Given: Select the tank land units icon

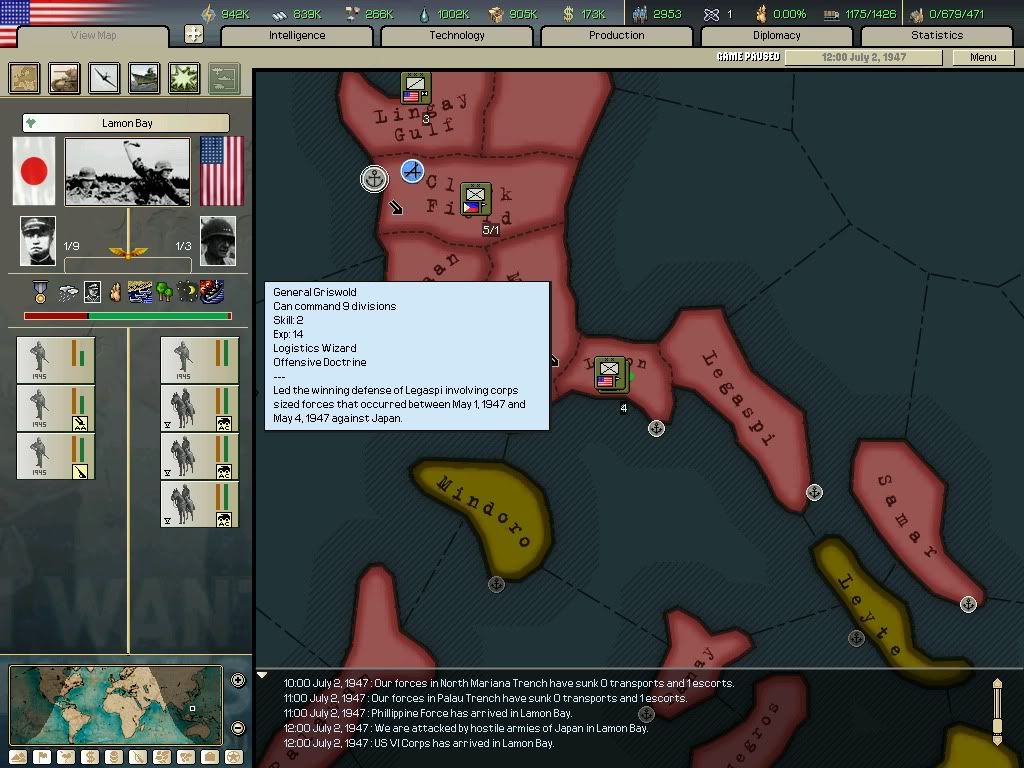Looking at the screenshot, I should tap(65, 78).
